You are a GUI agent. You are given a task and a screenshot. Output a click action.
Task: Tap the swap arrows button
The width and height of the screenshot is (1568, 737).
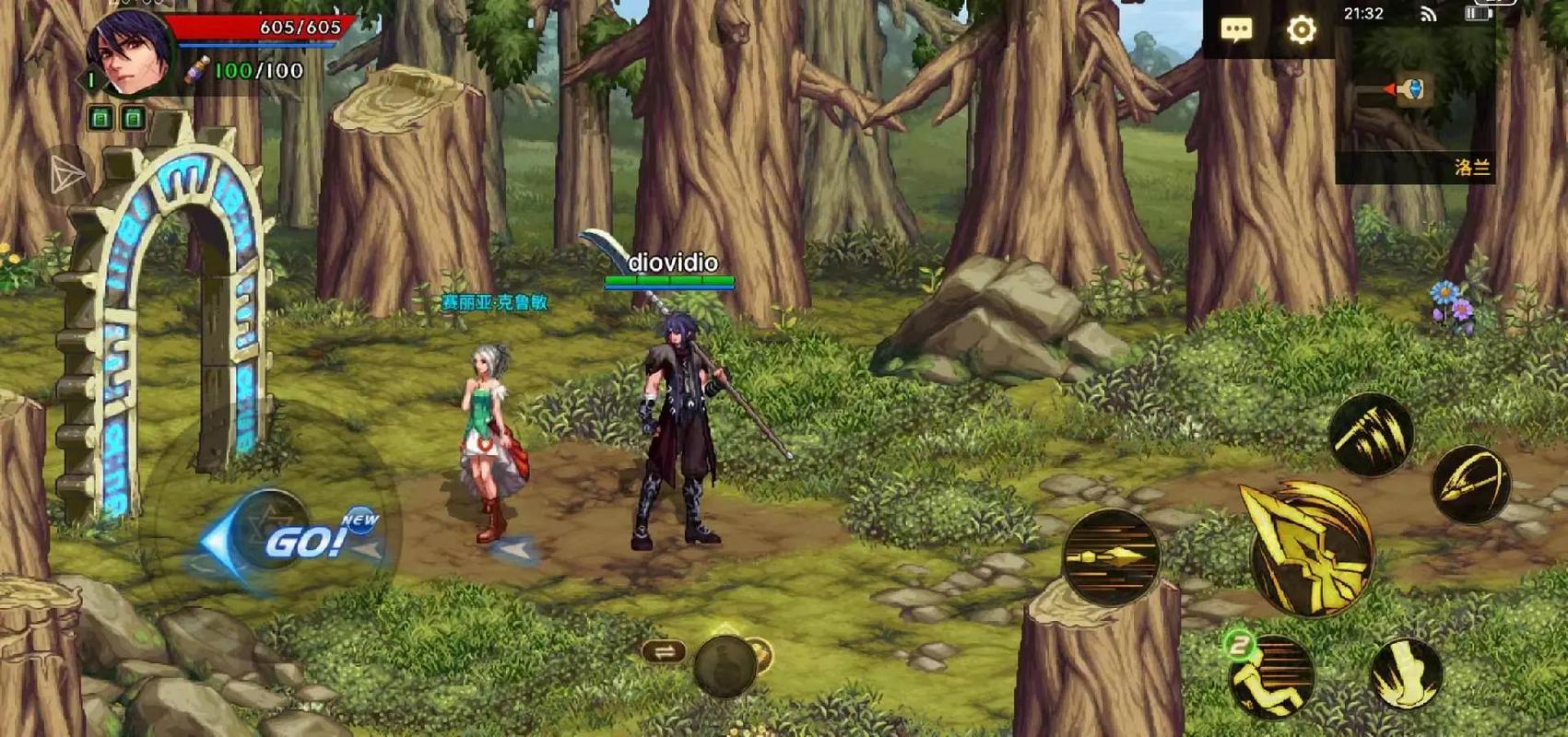coord(664,652)
